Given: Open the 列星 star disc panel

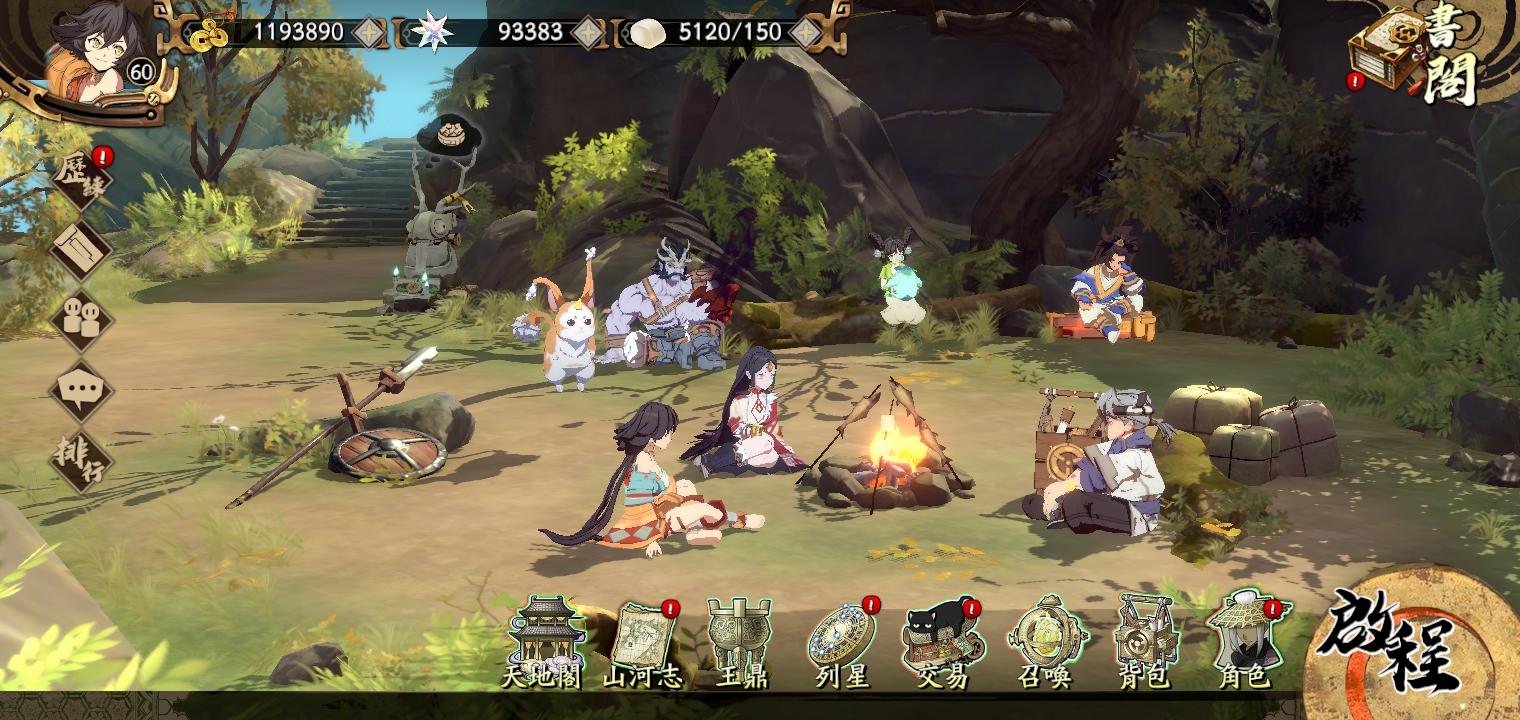Looking at the screenshot, I should [841, 635].
